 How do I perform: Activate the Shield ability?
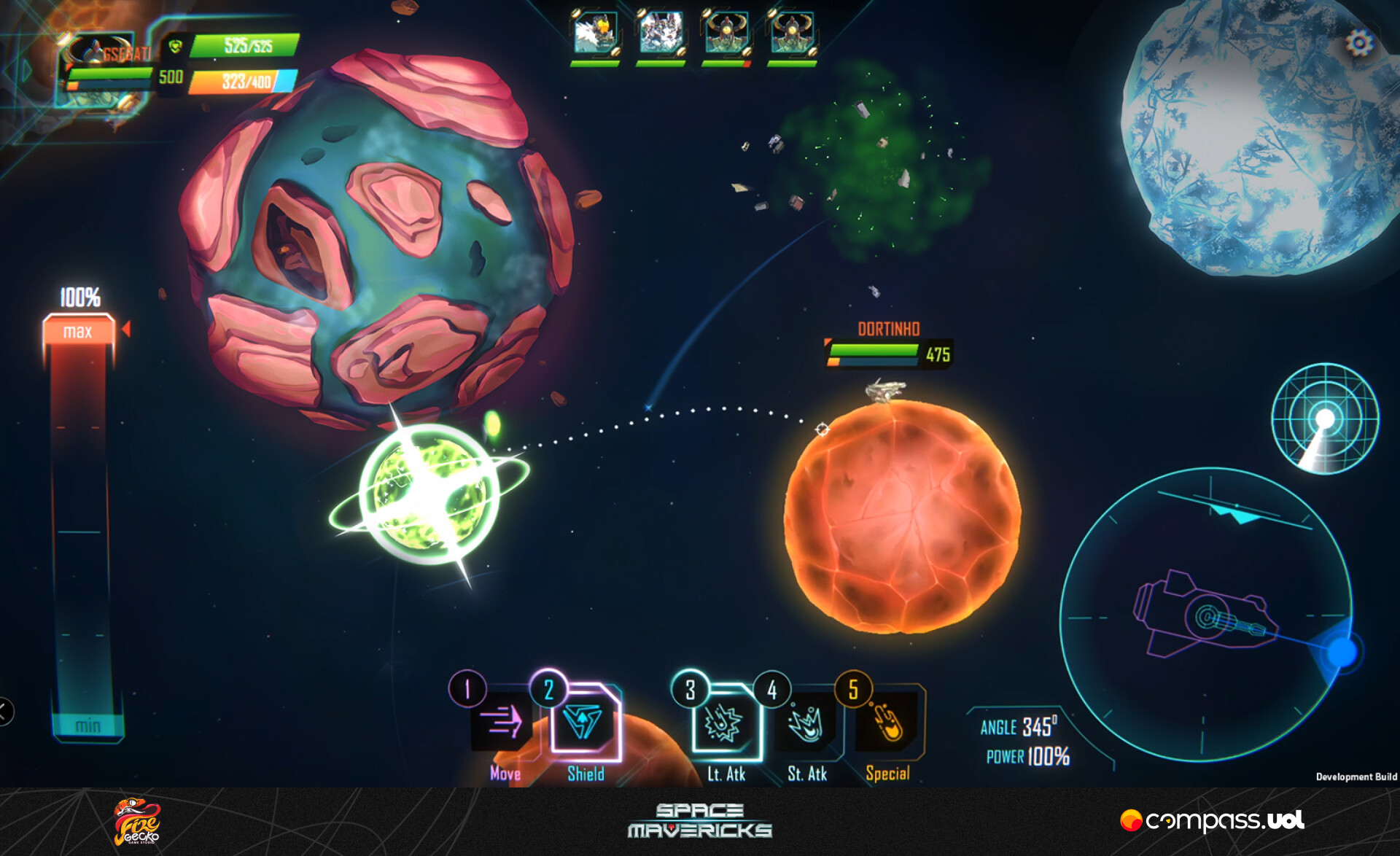583,723
